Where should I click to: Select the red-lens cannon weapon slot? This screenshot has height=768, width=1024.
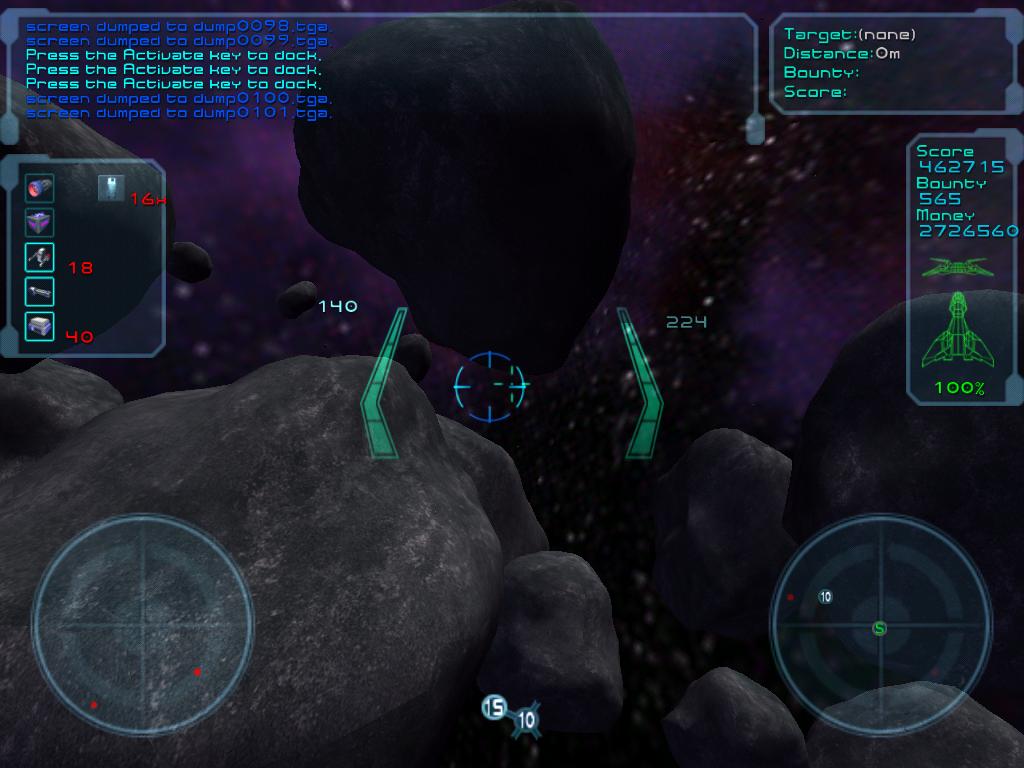point(40,188)
